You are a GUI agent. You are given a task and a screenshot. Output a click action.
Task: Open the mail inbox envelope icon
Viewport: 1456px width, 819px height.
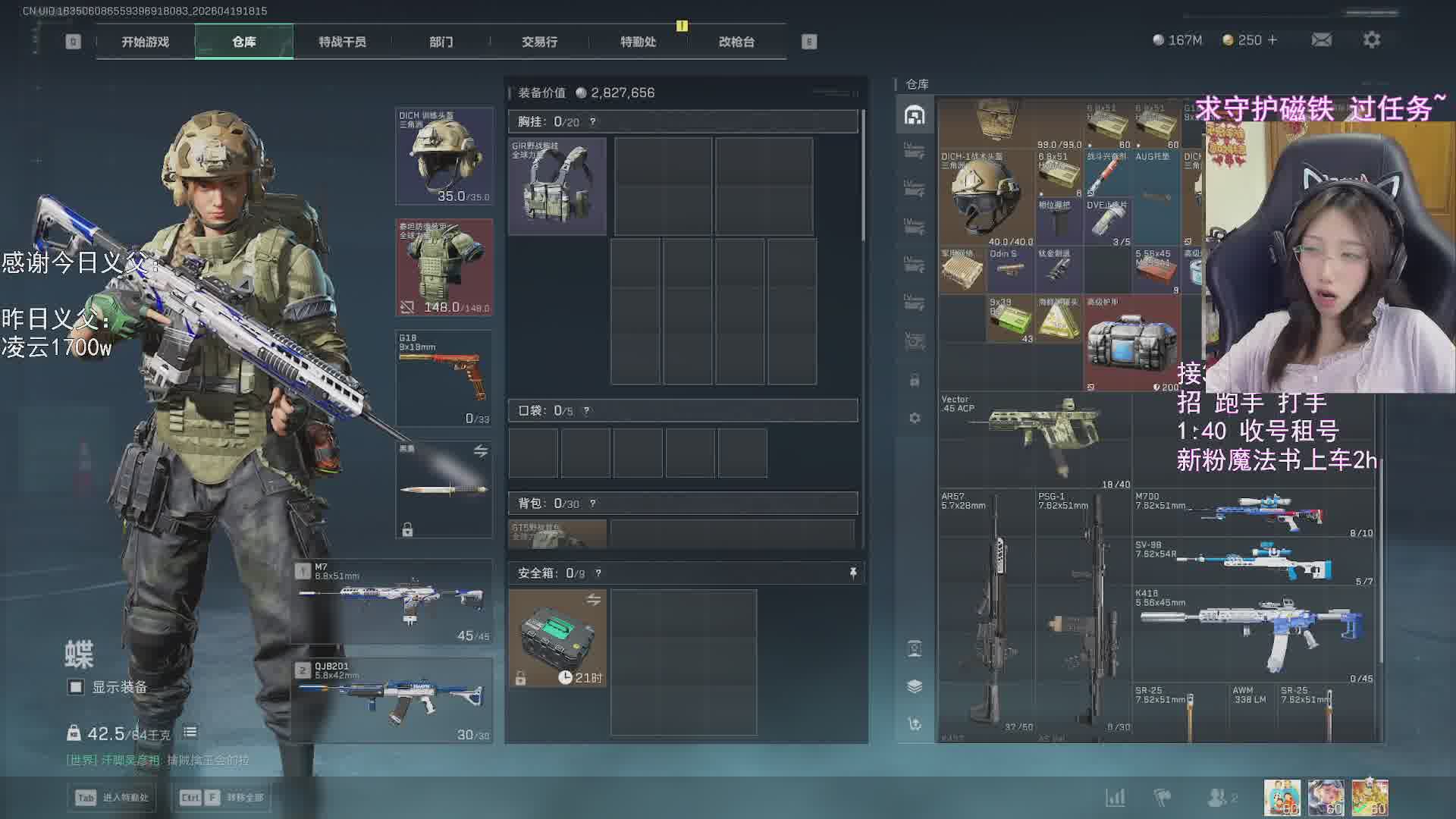1321,40
